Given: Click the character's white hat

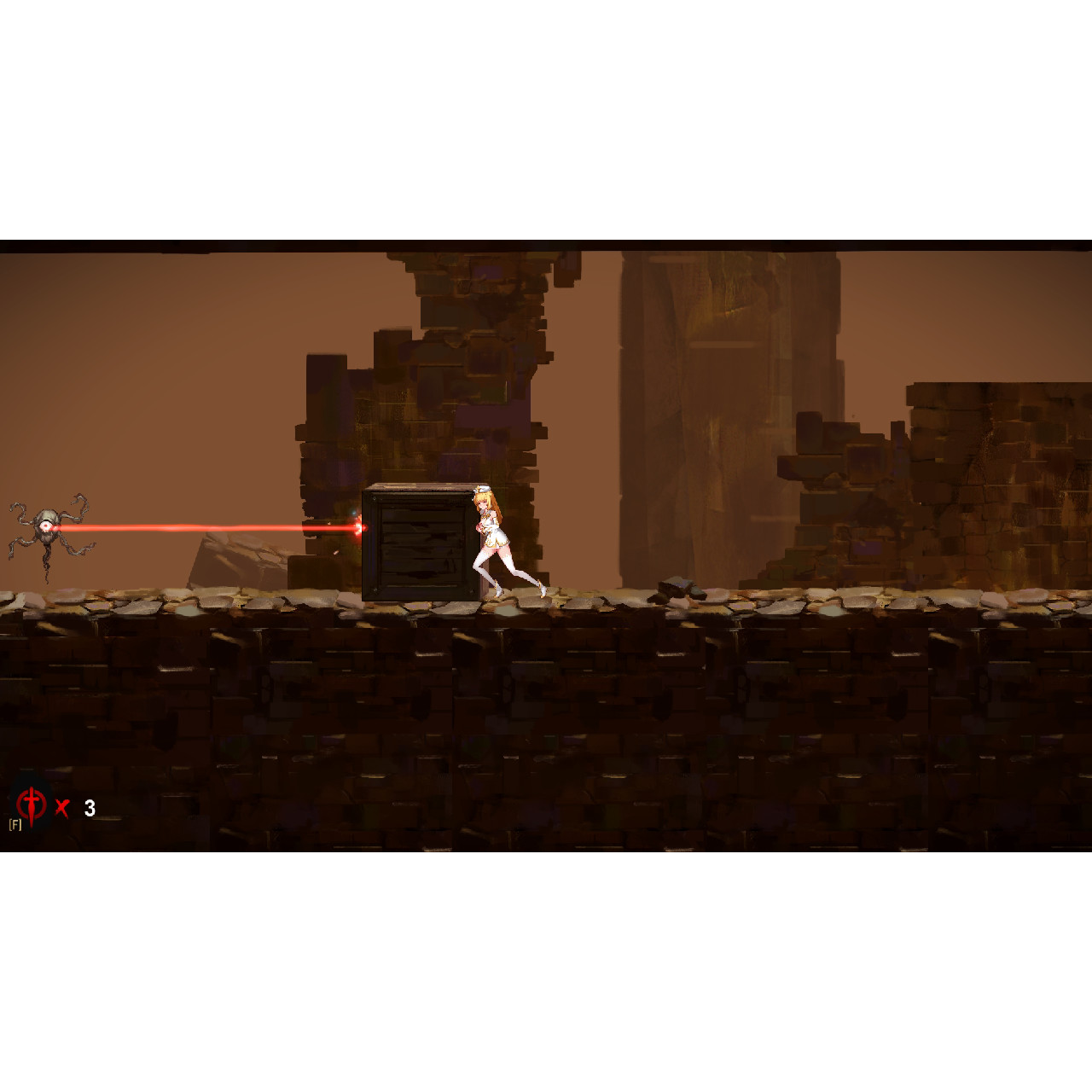Looking at the screenshot, I should (483, 489).
